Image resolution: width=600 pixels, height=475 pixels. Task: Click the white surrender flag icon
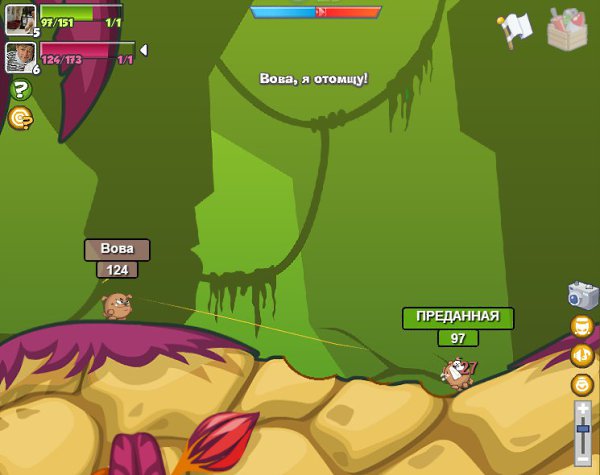click(516, 29)
